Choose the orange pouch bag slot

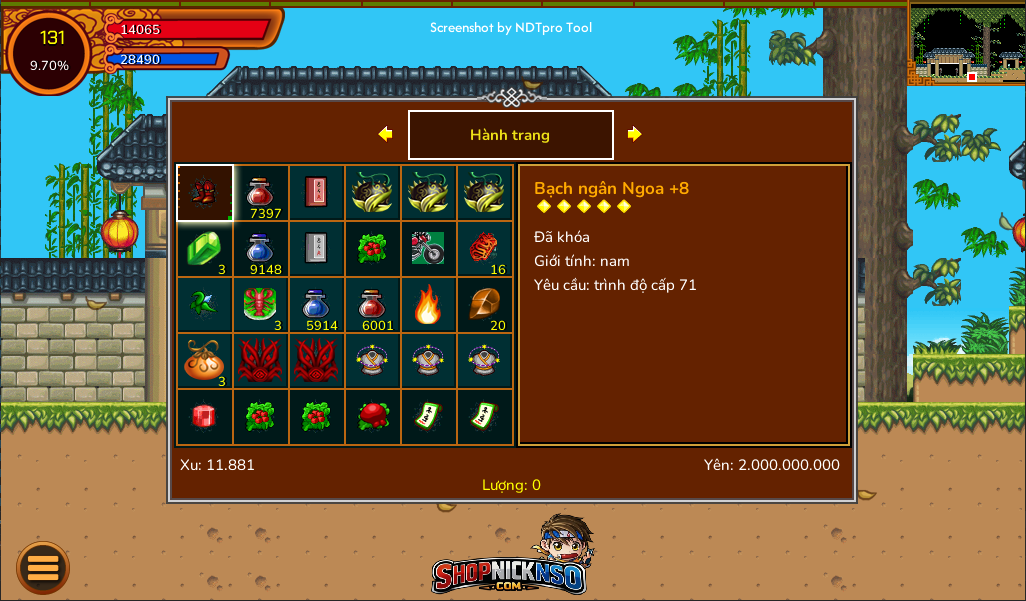tap(205, 361)
